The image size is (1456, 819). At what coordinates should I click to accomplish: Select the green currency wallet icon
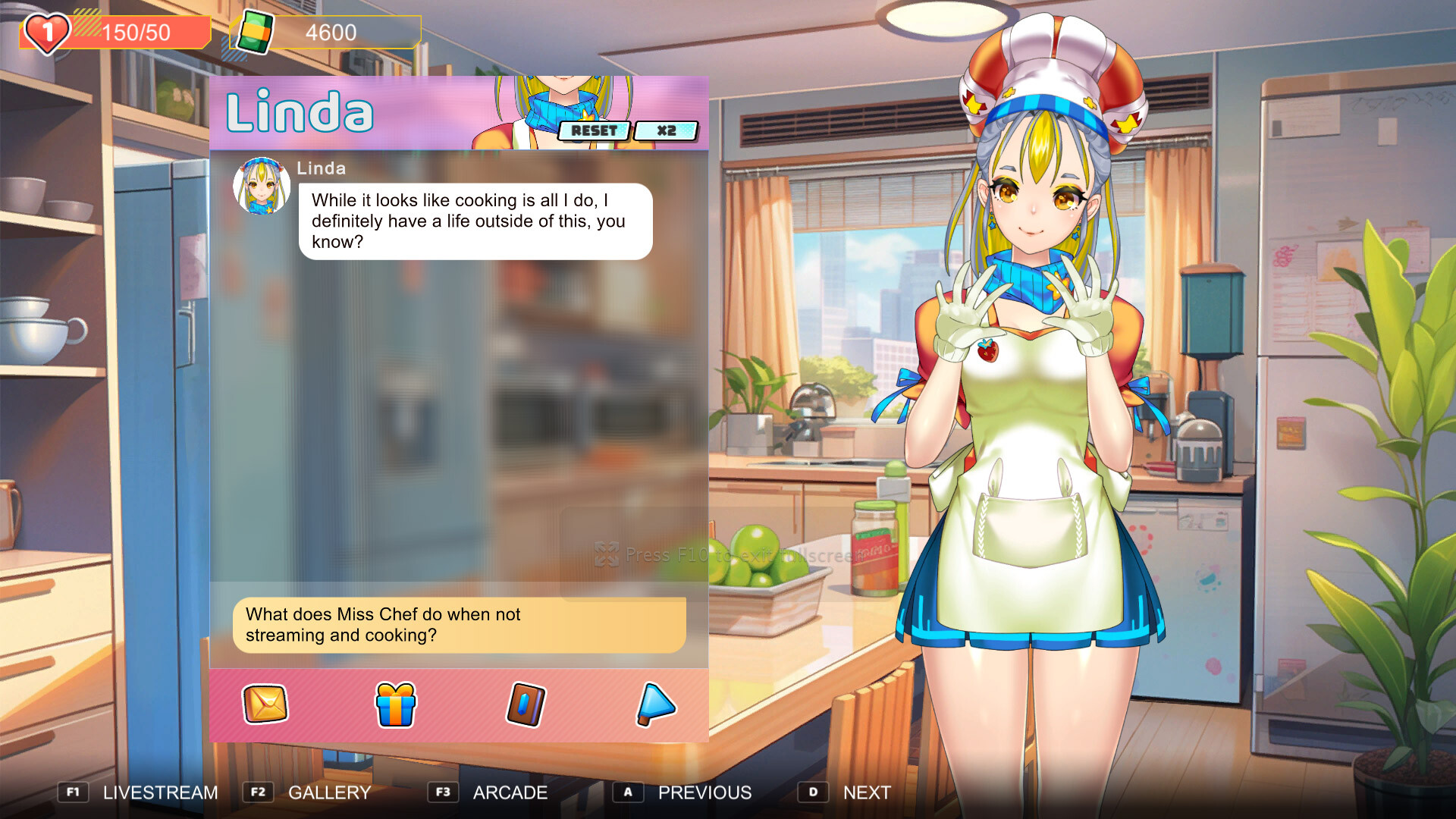[x=255, y=32]
